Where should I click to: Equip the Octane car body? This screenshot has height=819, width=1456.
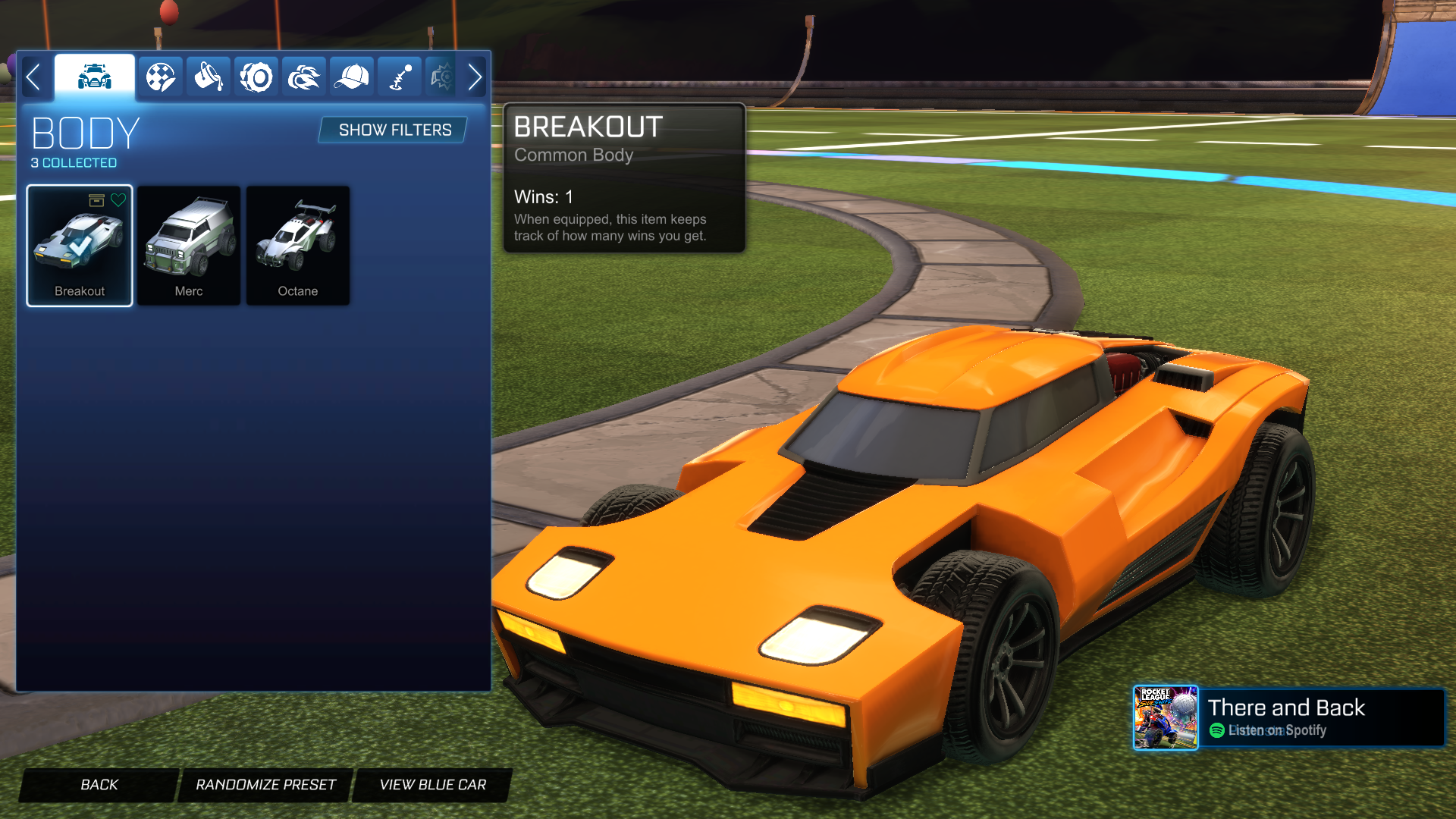(x=298, y=246)
